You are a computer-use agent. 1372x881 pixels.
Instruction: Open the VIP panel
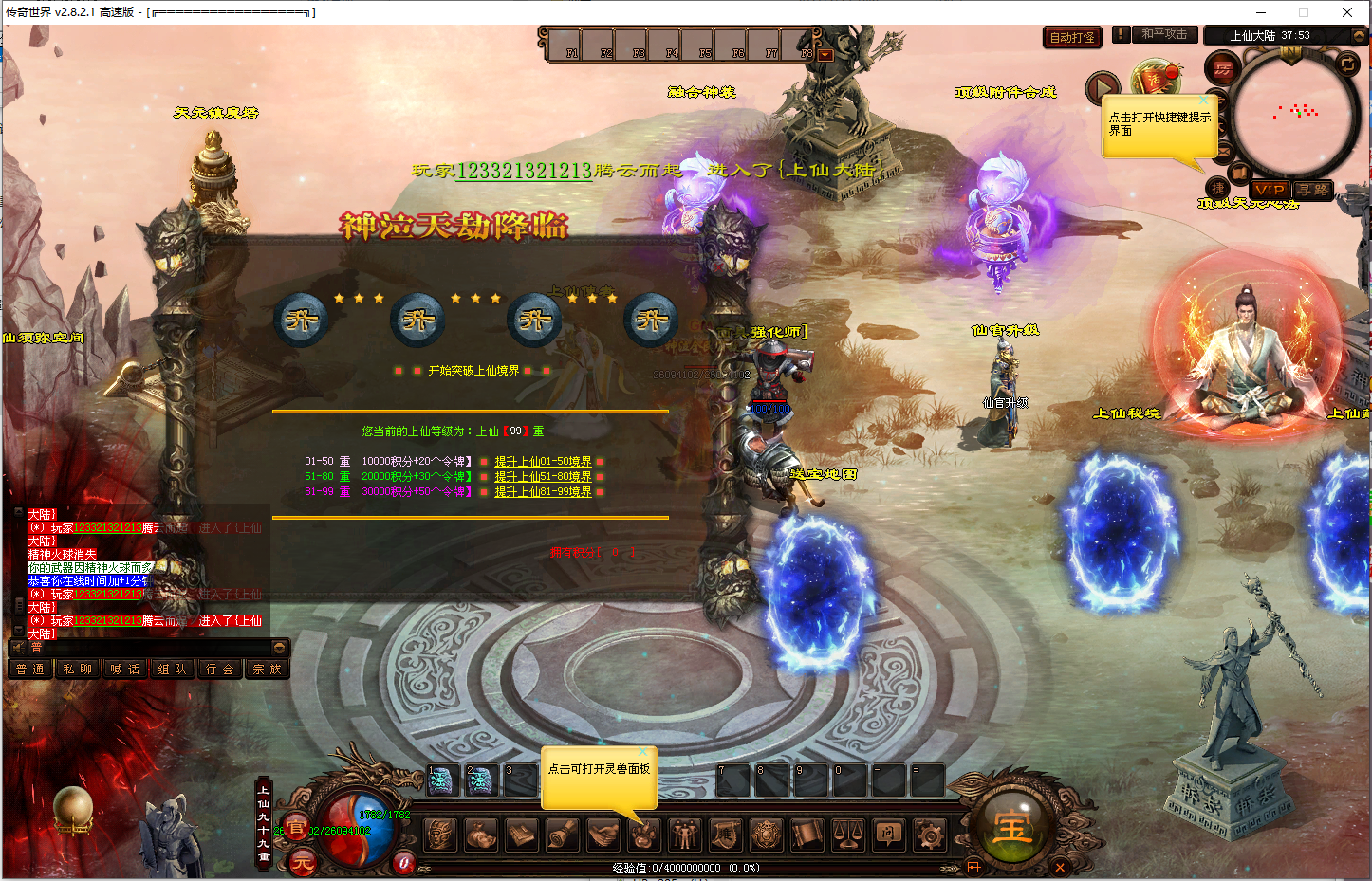point(1269,190)
